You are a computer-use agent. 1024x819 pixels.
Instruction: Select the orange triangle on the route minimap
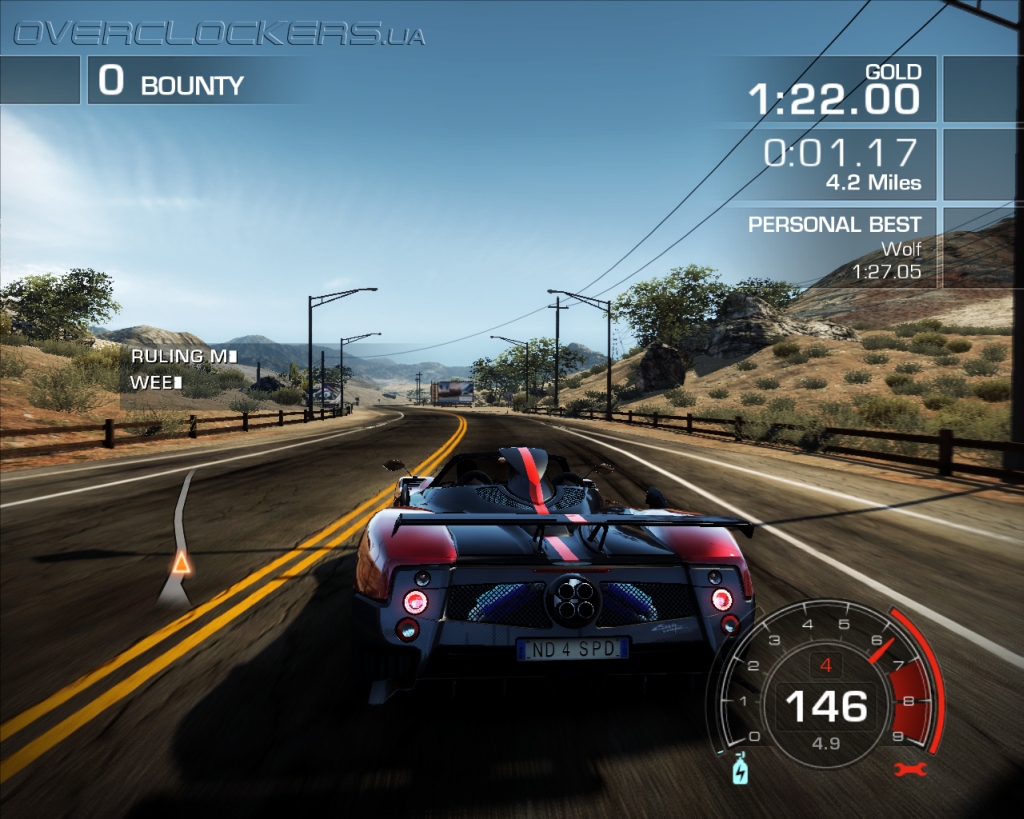pyautogui.click(x=181, y=562)
